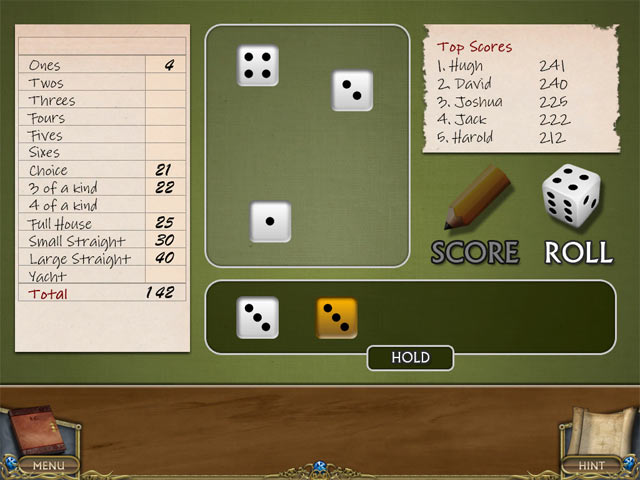The width and height of the screenshot is (640, 480).
Task: Choose the 4 of a kind row
Action: (100, 205)
